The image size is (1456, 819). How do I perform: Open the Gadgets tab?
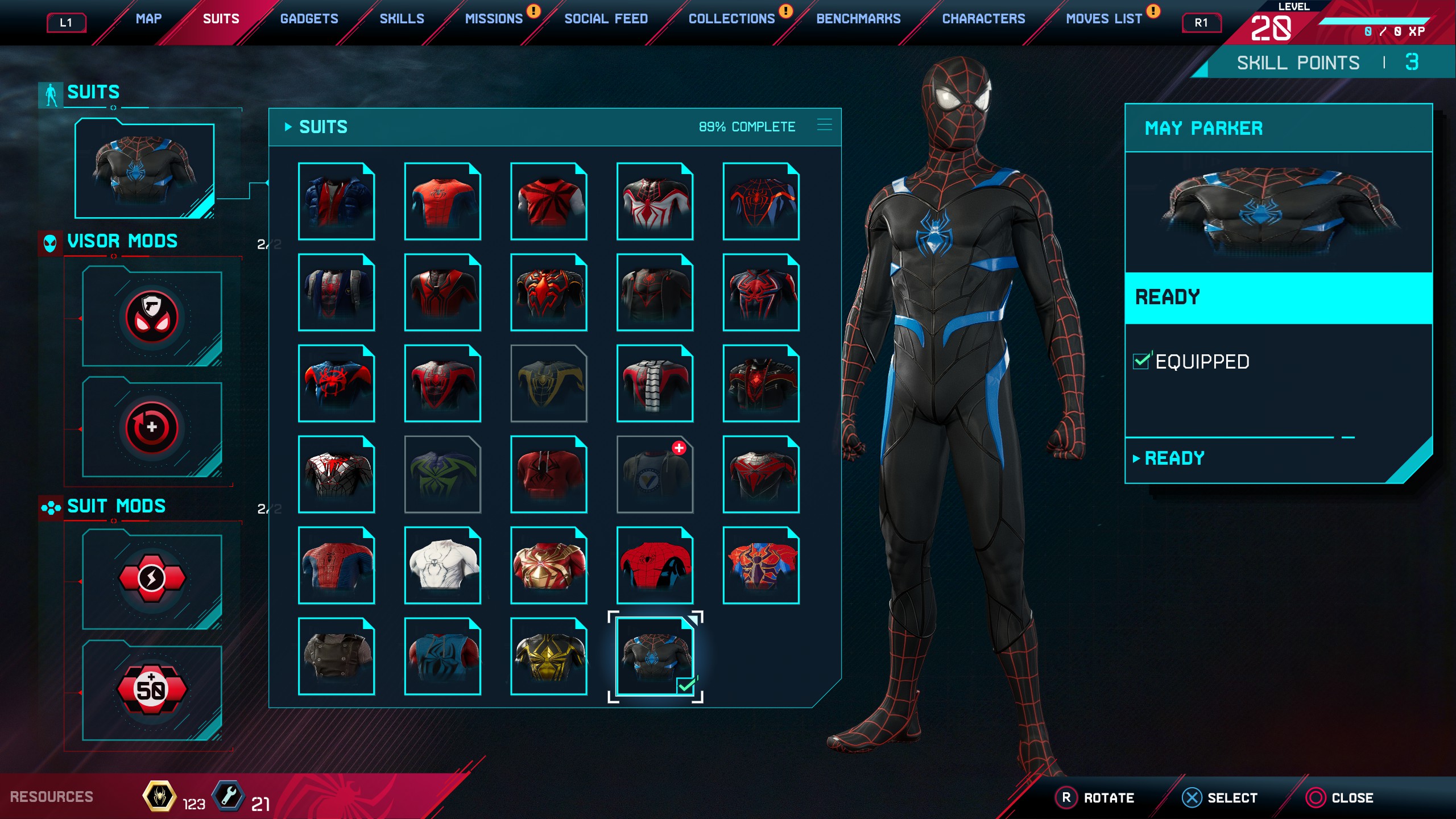coord(309,19)
